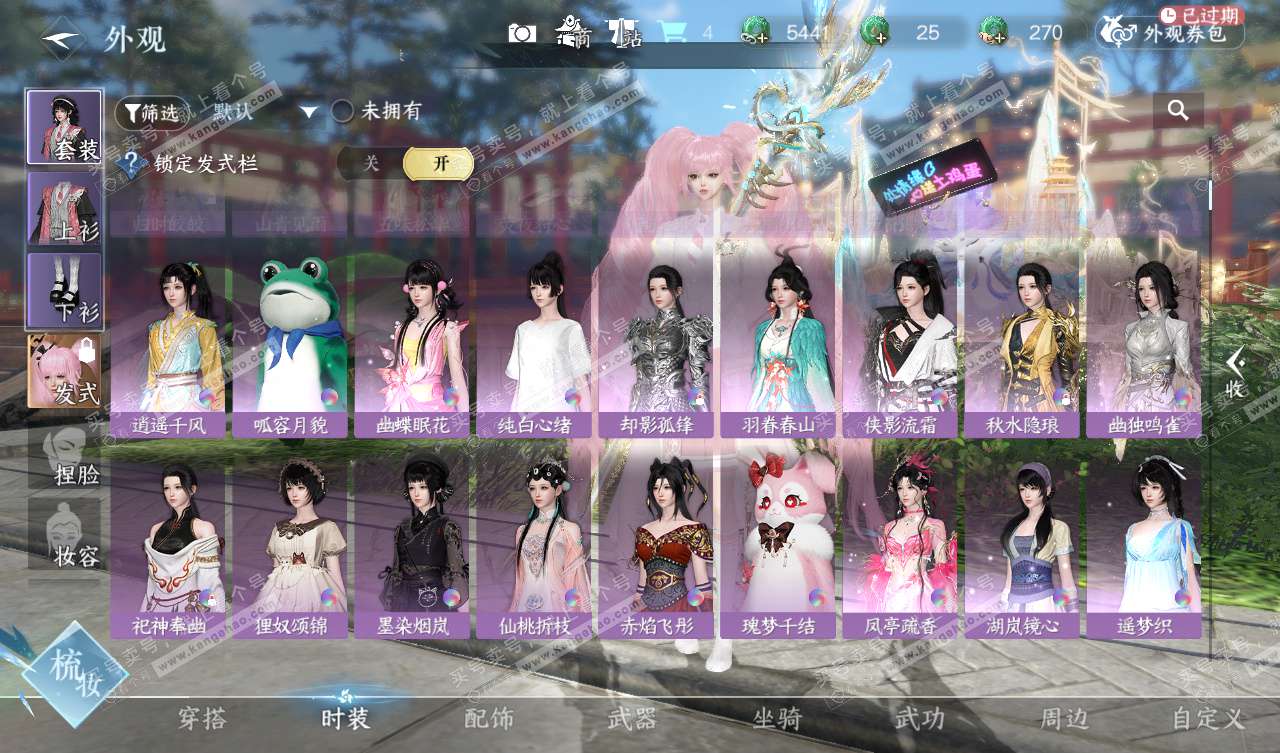Viewport: 1280px width, 753px height.
Task: Select the 呱容月貌 frog outfit
Action: (289, 345)
